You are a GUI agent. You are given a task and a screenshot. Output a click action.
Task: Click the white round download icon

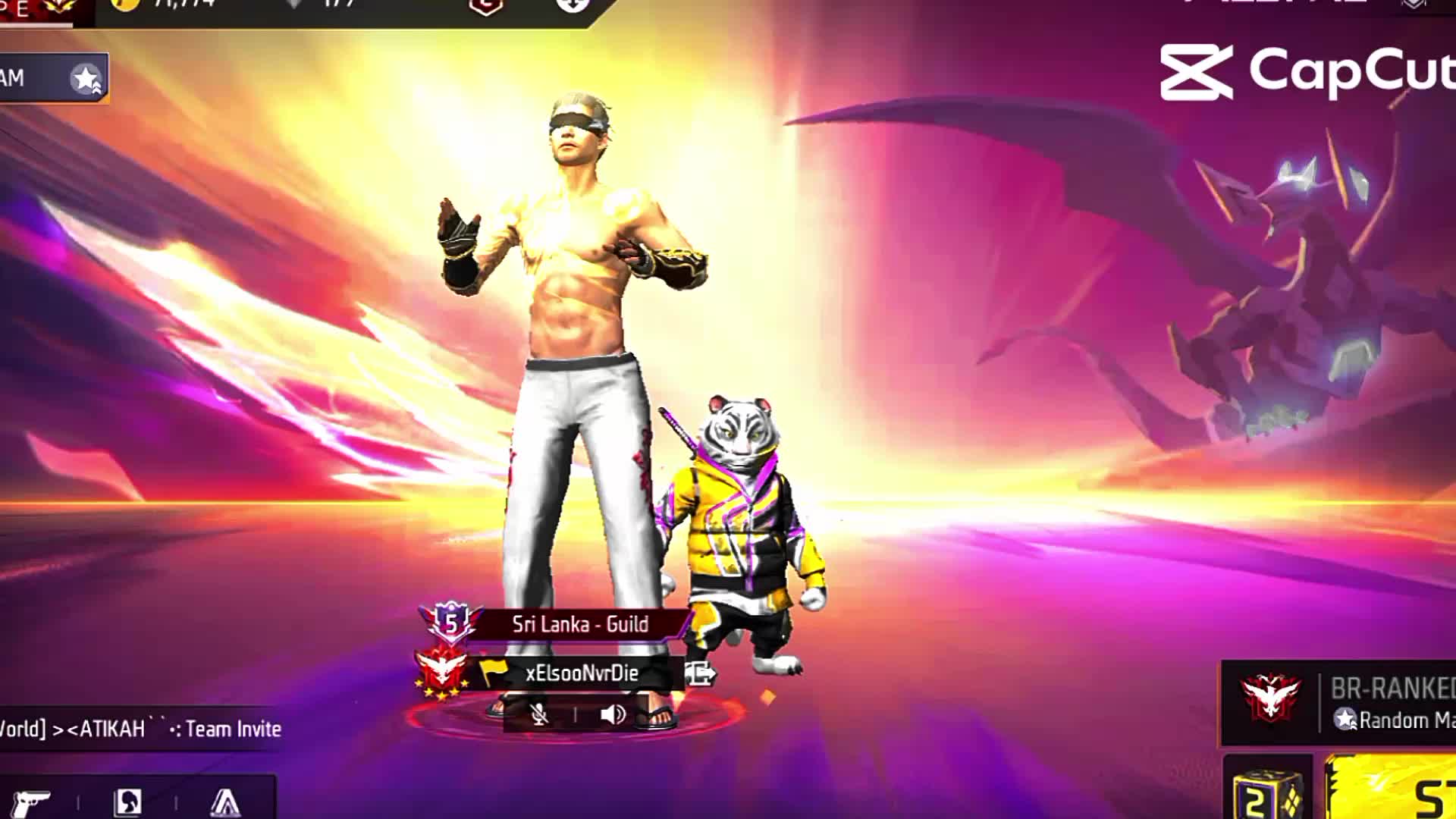572,5
